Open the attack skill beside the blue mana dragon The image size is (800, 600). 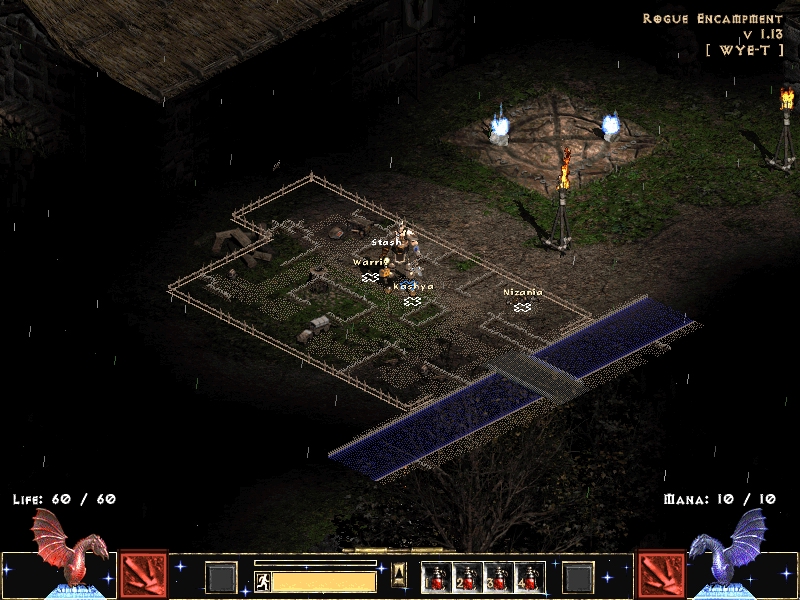[661, 575]
